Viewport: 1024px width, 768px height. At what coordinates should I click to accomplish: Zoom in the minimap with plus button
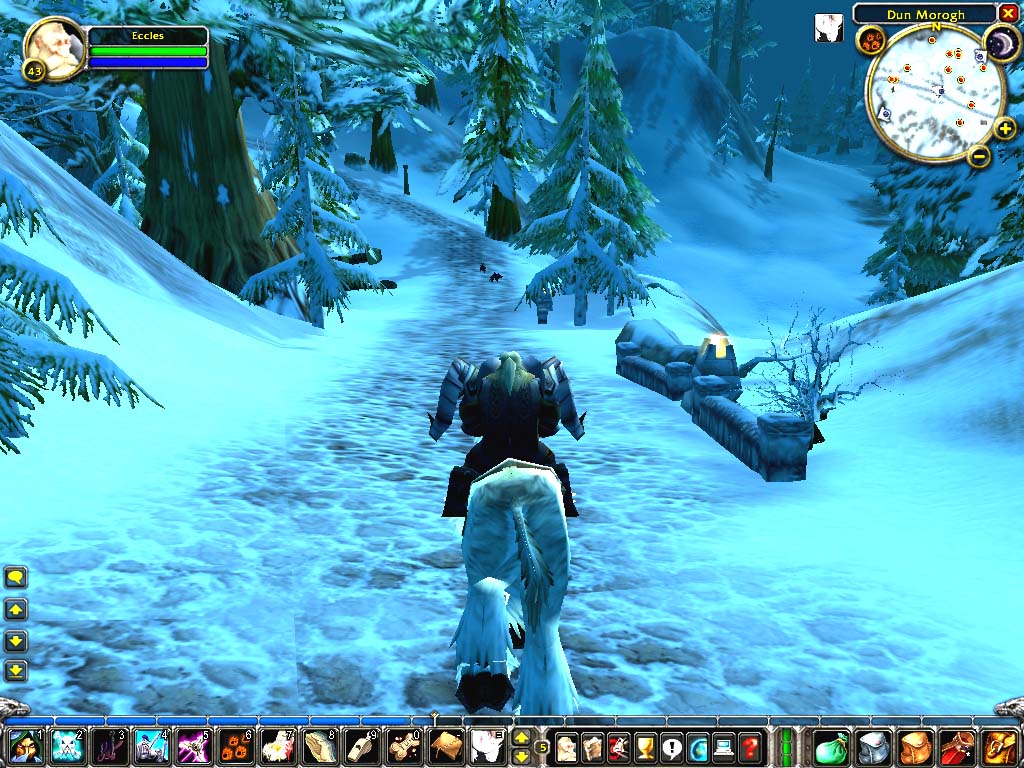click(1005, 128)
